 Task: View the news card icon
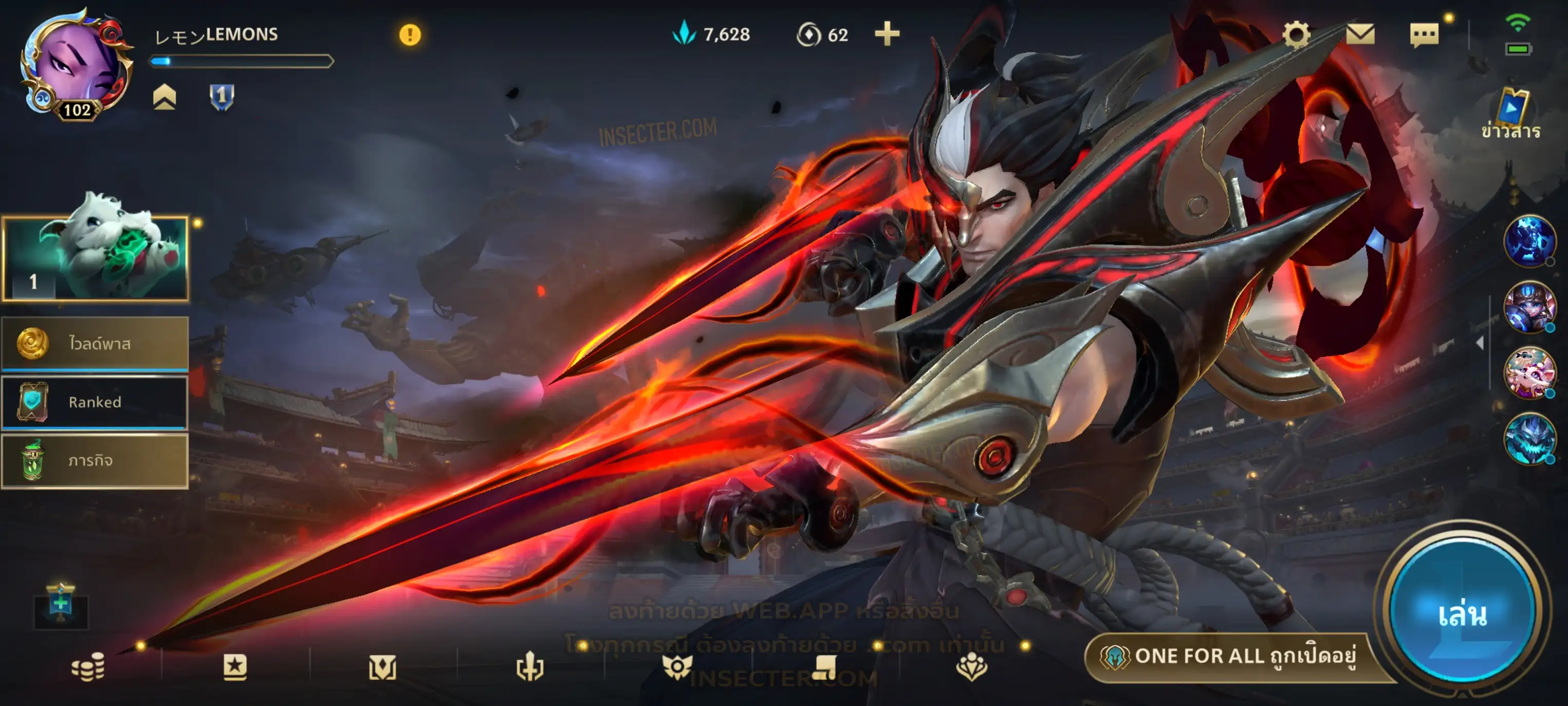point(1511,110)
